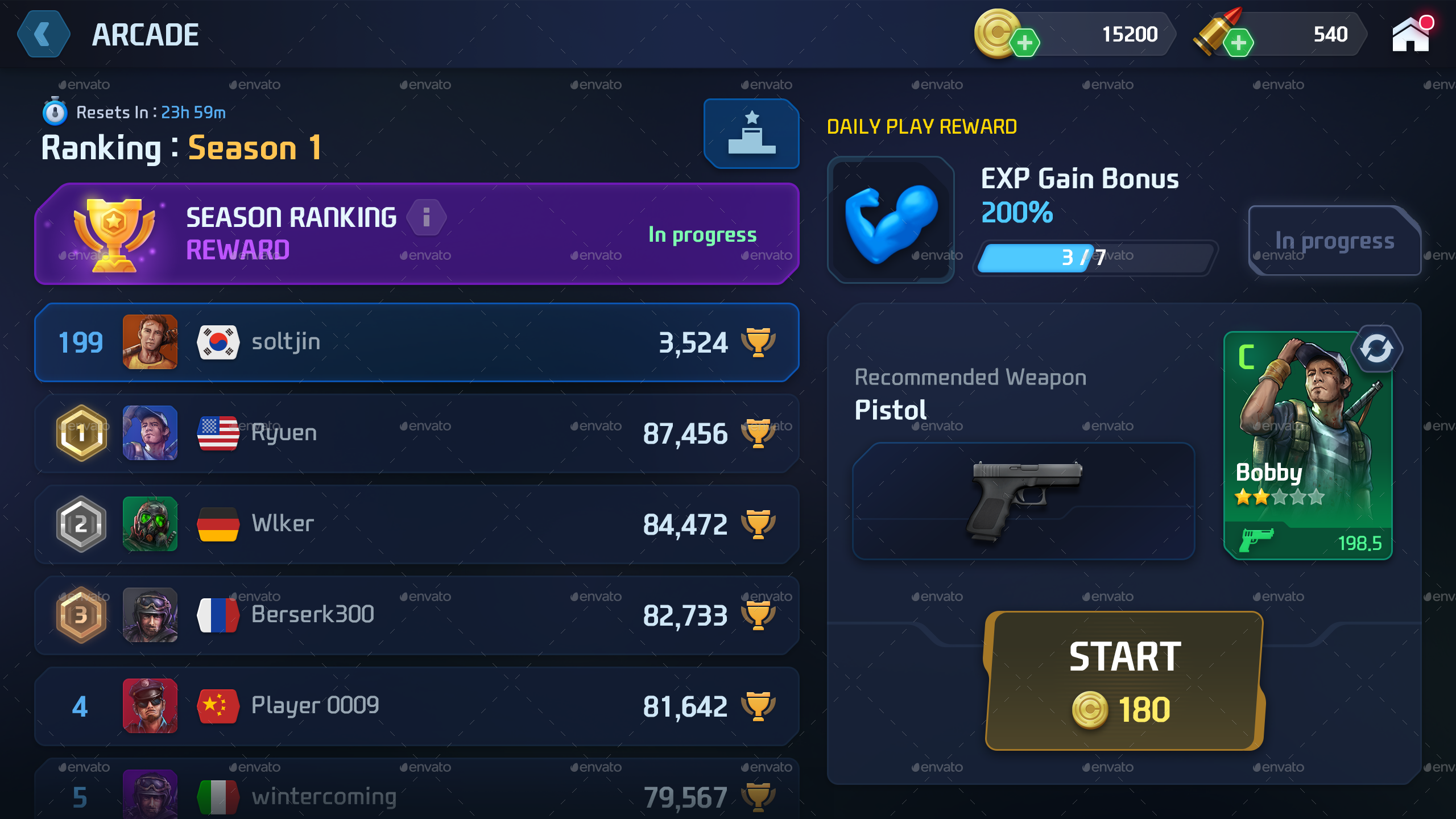Open the home screen via the house icon
The width and height of the screenshot is (1456, 819).
[x=1409, y=35]
